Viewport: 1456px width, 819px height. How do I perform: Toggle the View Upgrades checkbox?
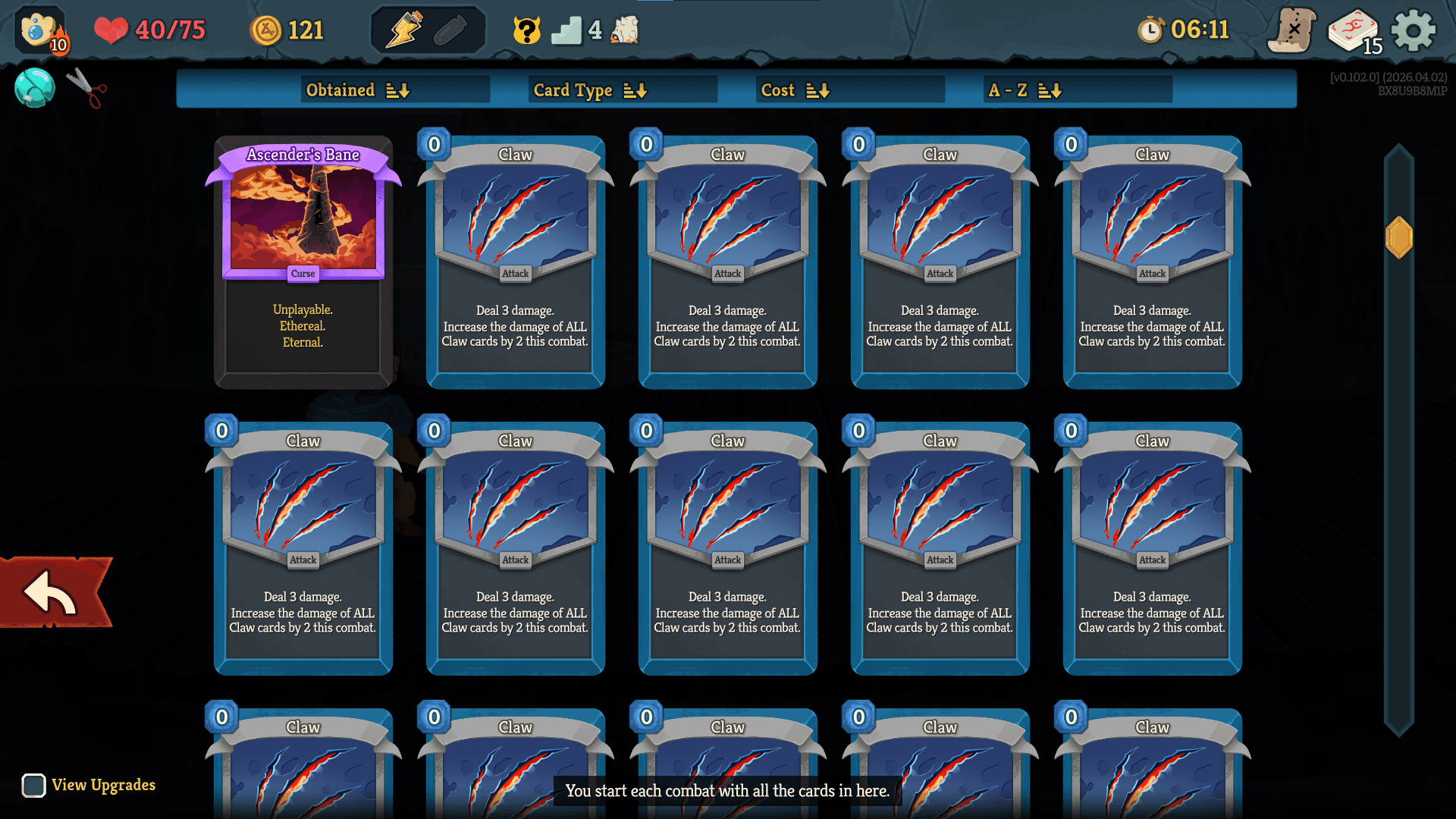[x=32, y=786]
